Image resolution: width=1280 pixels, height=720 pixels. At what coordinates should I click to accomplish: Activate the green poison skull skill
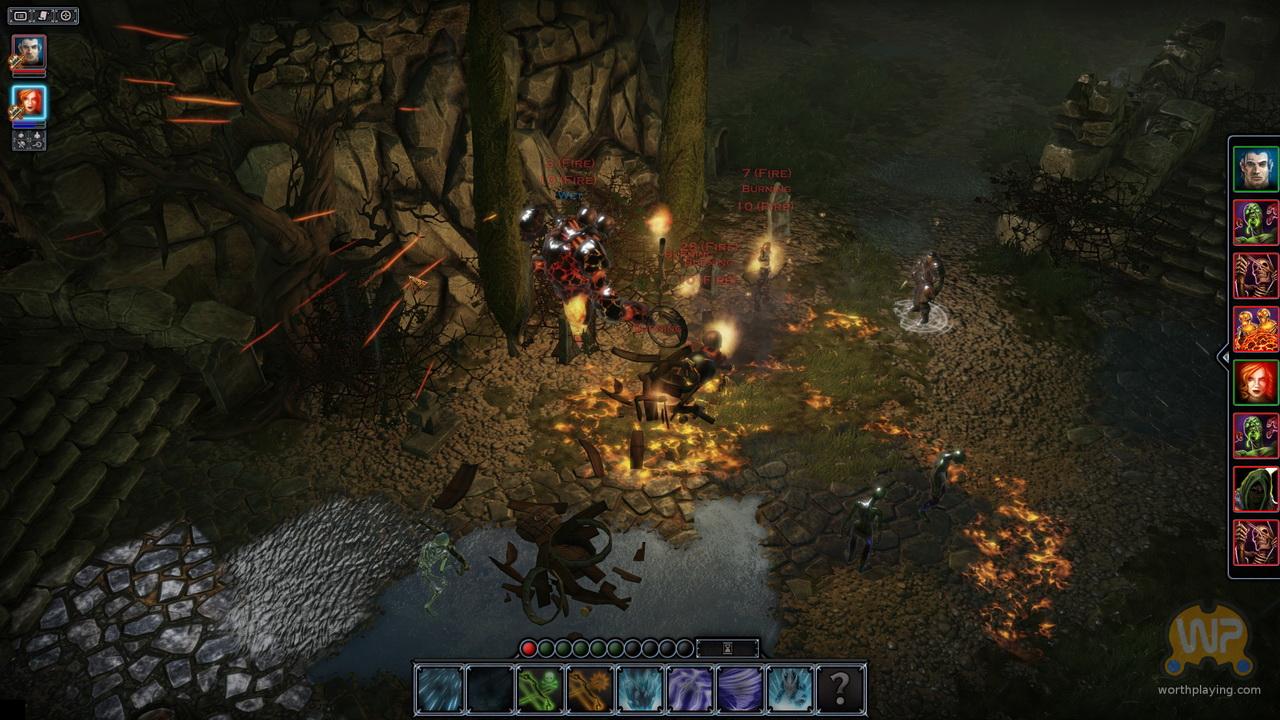(x=540, y=690)
